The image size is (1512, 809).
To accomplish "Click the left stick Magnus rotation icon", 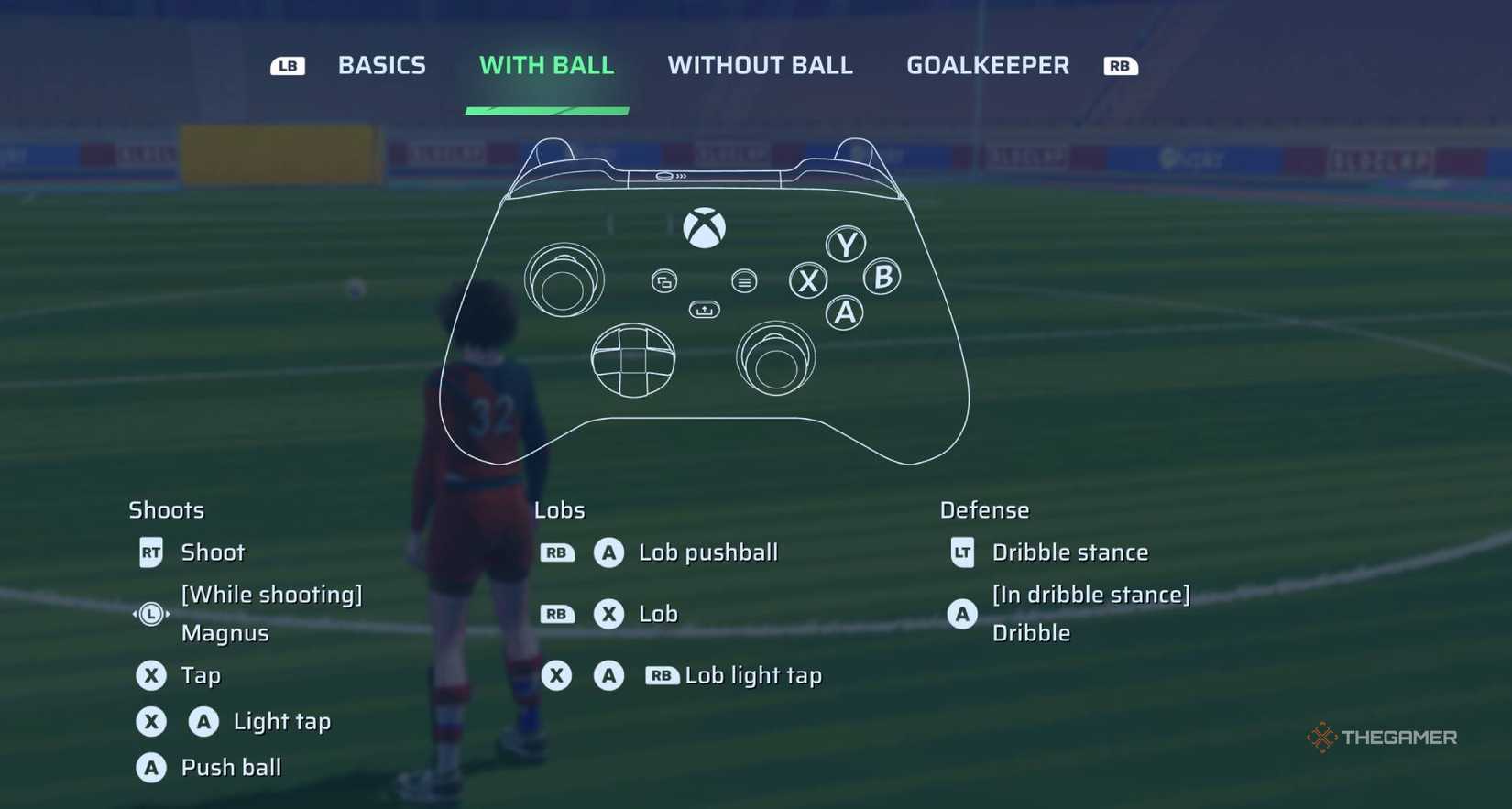I will tap(149, 614).
